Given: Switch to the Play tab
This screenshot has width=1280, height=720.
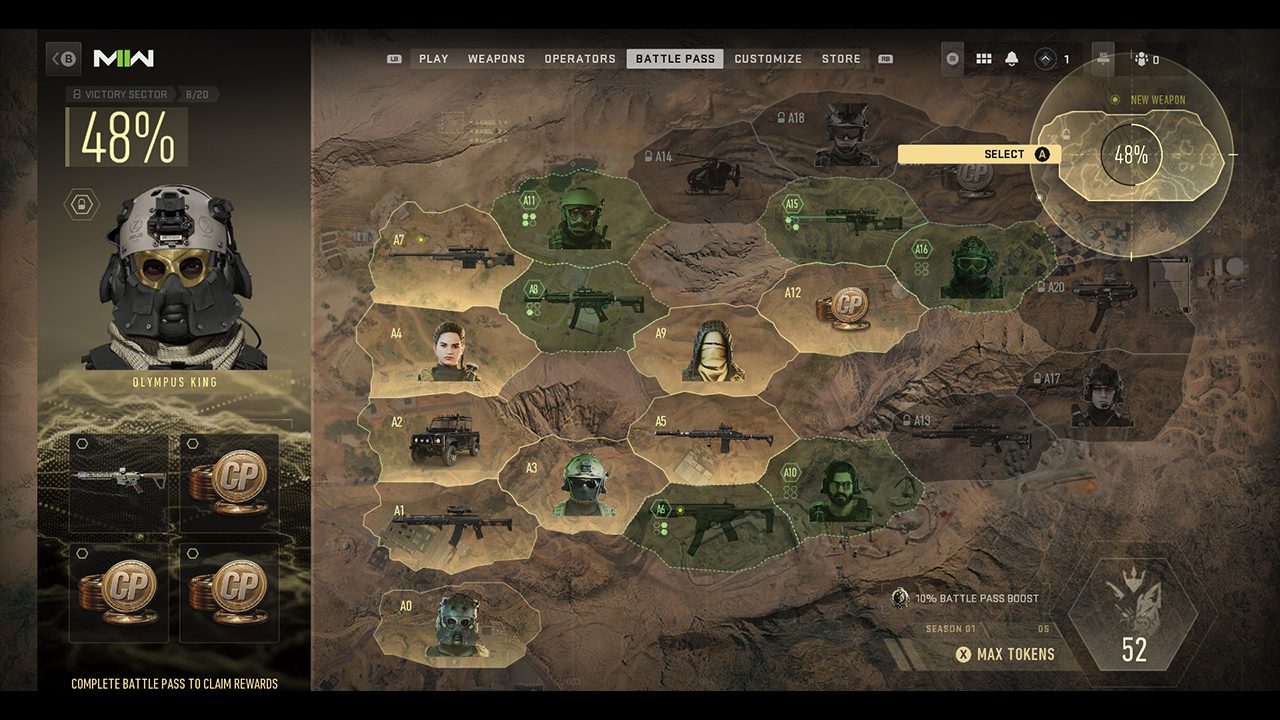Looking at the screenshot, I should pos(433,59).
